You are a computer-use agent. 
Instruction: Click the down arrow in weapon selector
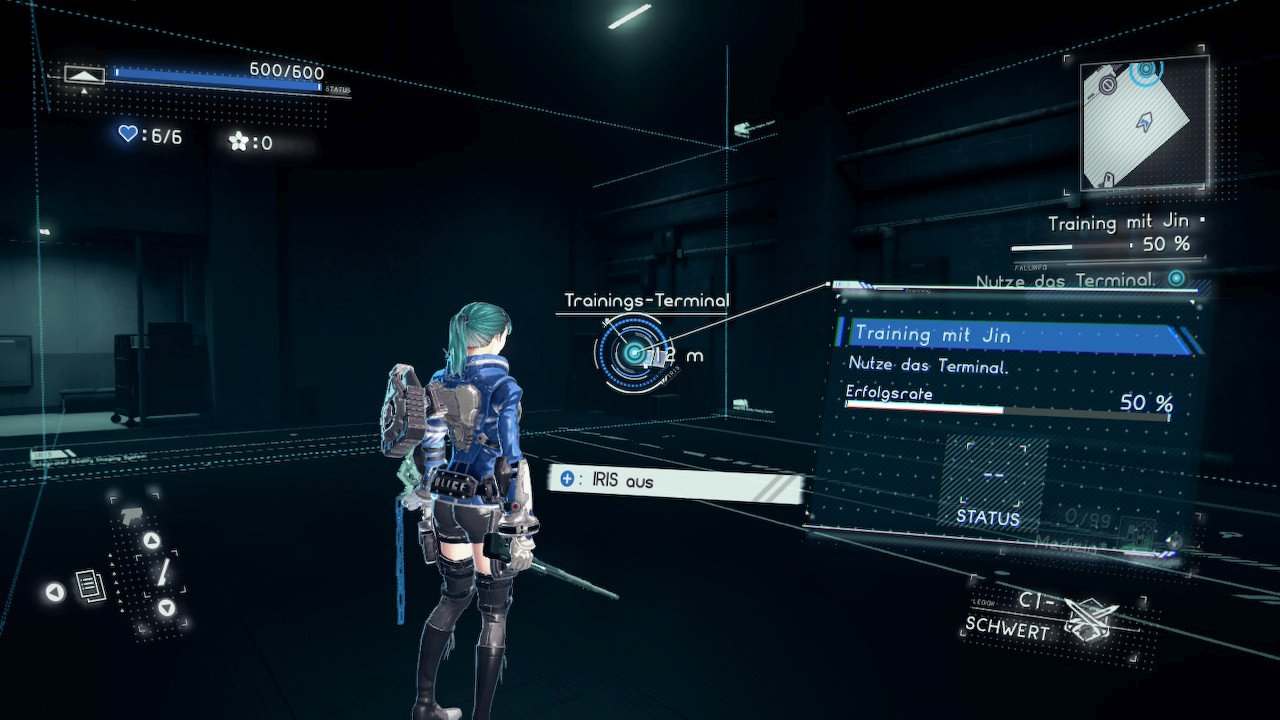[166, 607]
